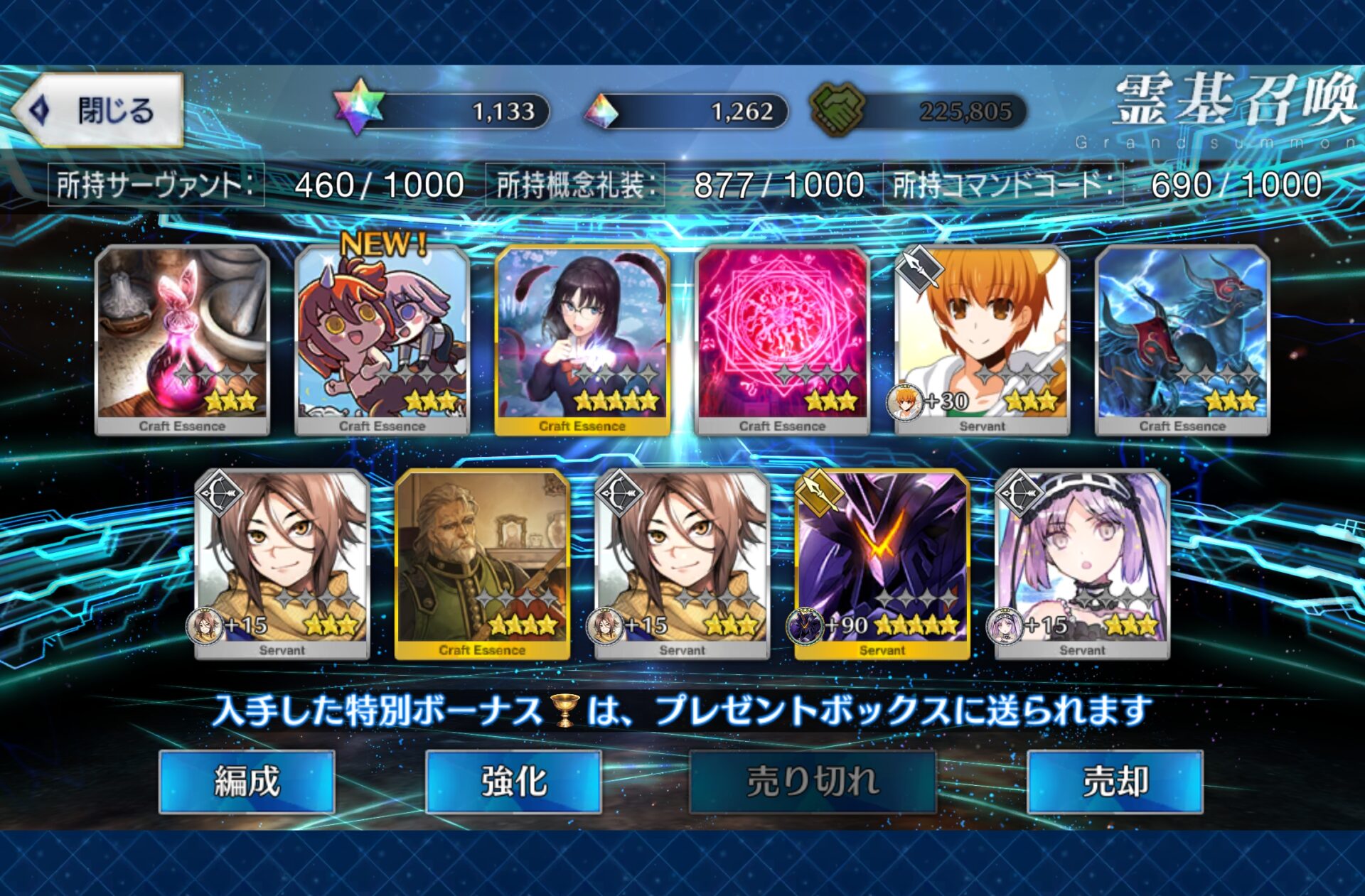Image resolution: width=1365 pixels, height=896 pixels.
Task: Choose the blue lightning bull Craft Essence
Action: tap(1182, 340)
